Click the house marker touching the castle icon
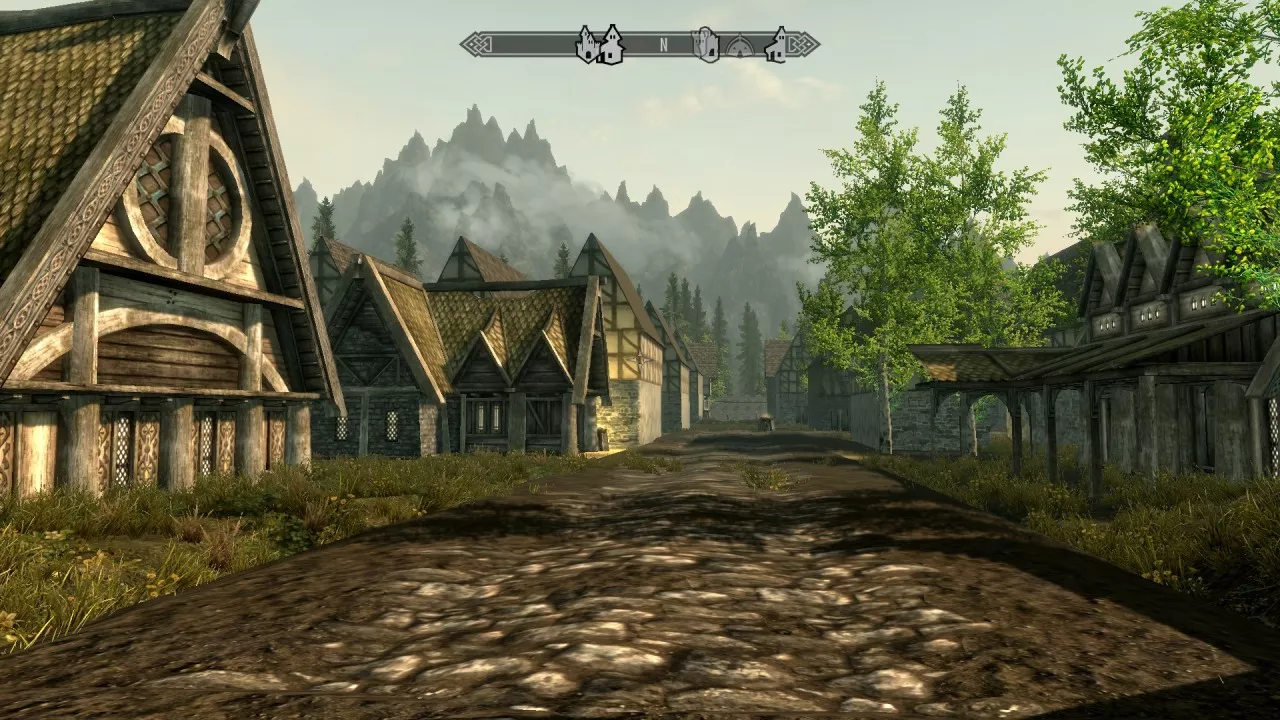Image resolution: width=1280 pixels, height=720 pixels. [610, 45]
